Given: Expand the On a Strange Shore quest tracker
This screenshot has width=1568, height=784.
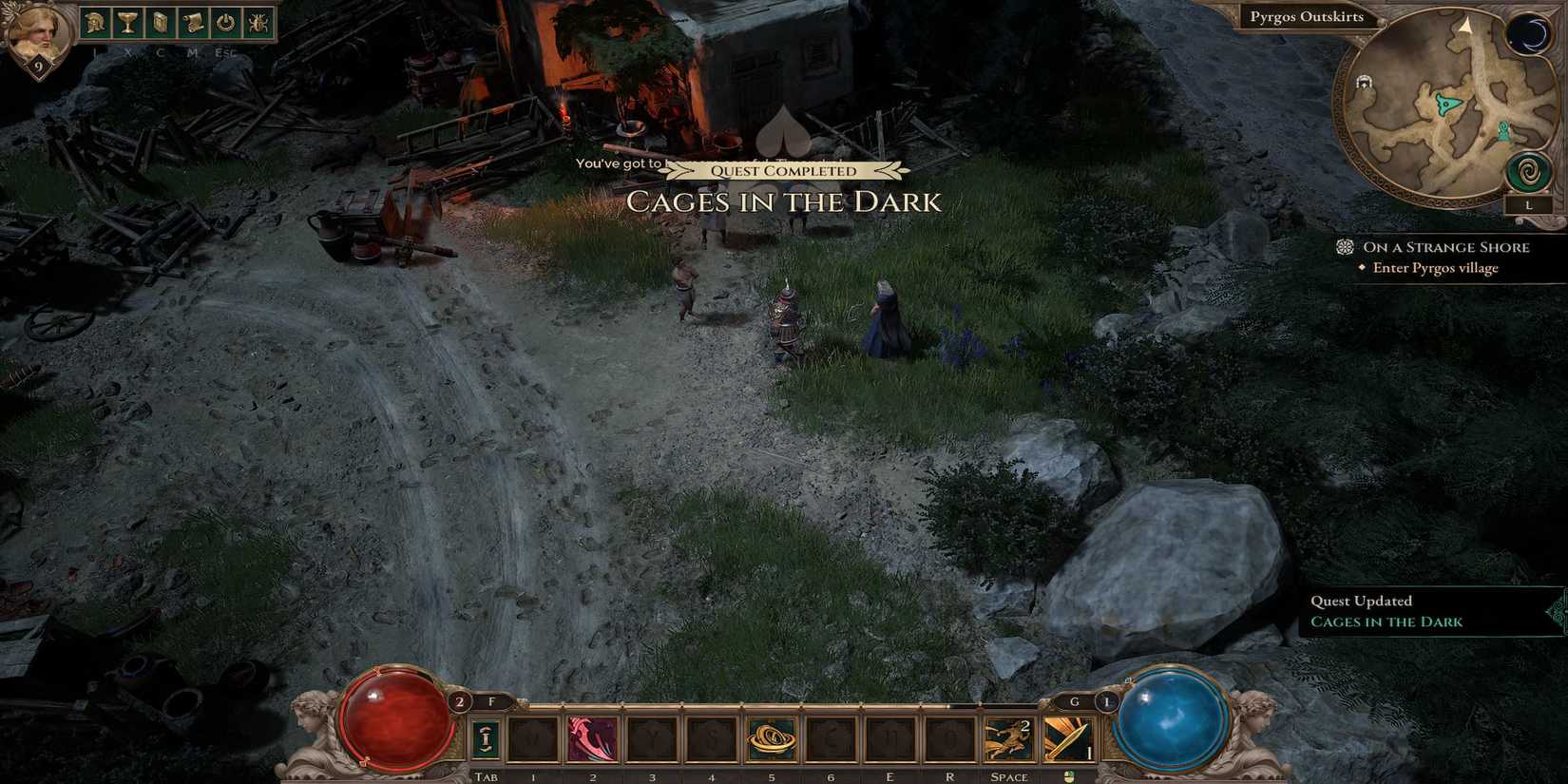Looking at the screenshot, I should coord(1445,247).
